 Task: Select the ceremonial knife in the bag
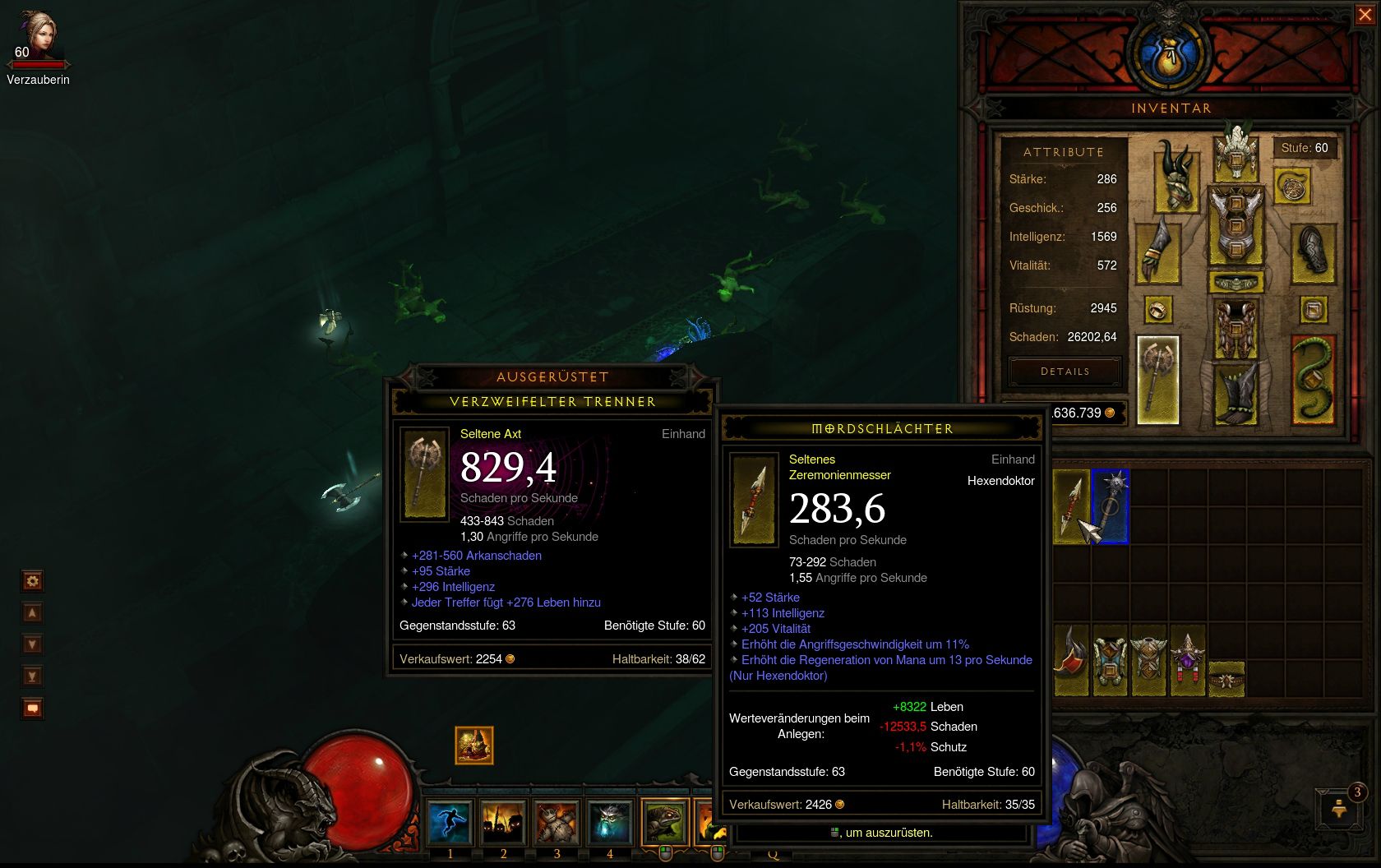[1071, 506]
